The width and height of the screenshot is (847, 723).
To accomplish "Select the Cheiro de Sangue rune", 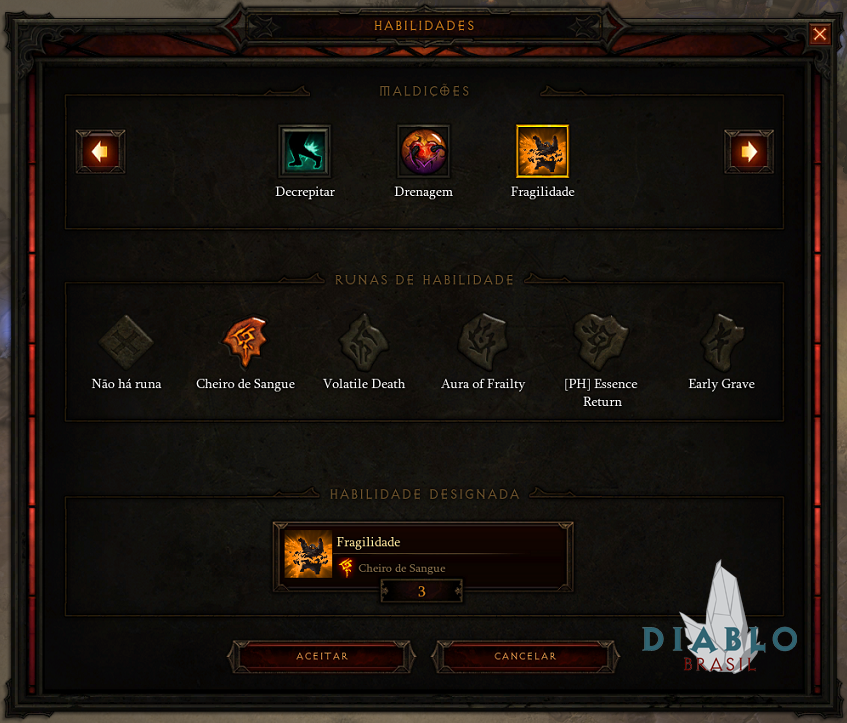I will (245, 343).
